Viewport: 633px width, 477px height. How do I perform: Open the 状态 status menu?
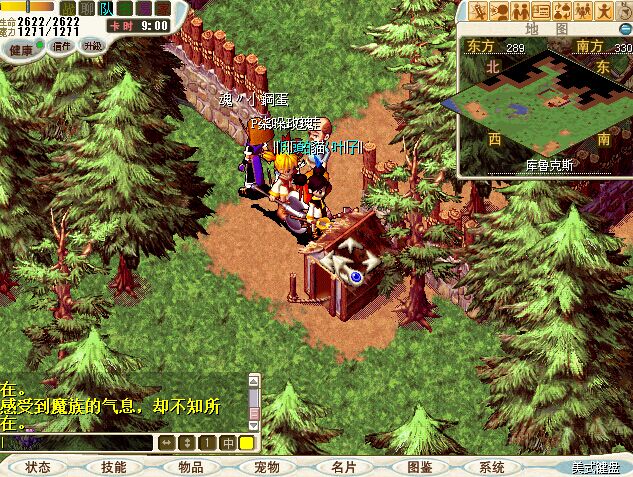pos(38,467)
